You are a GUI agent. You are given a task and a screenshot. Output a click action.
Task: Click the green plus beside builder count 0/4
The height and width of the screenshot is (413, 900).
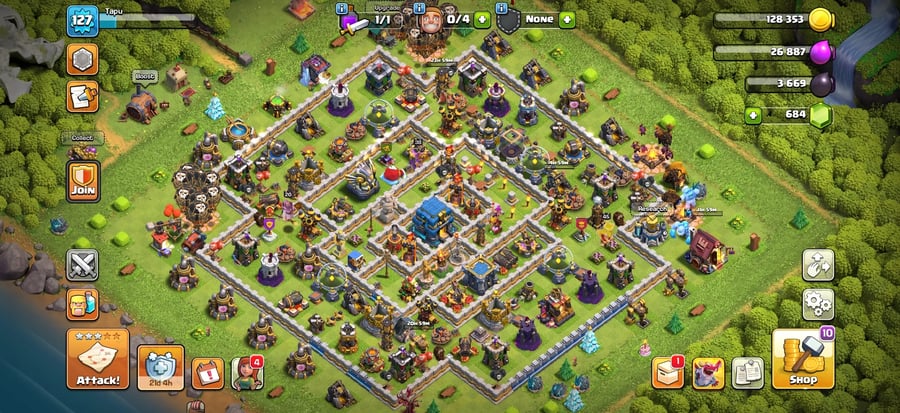pos(482,18)
